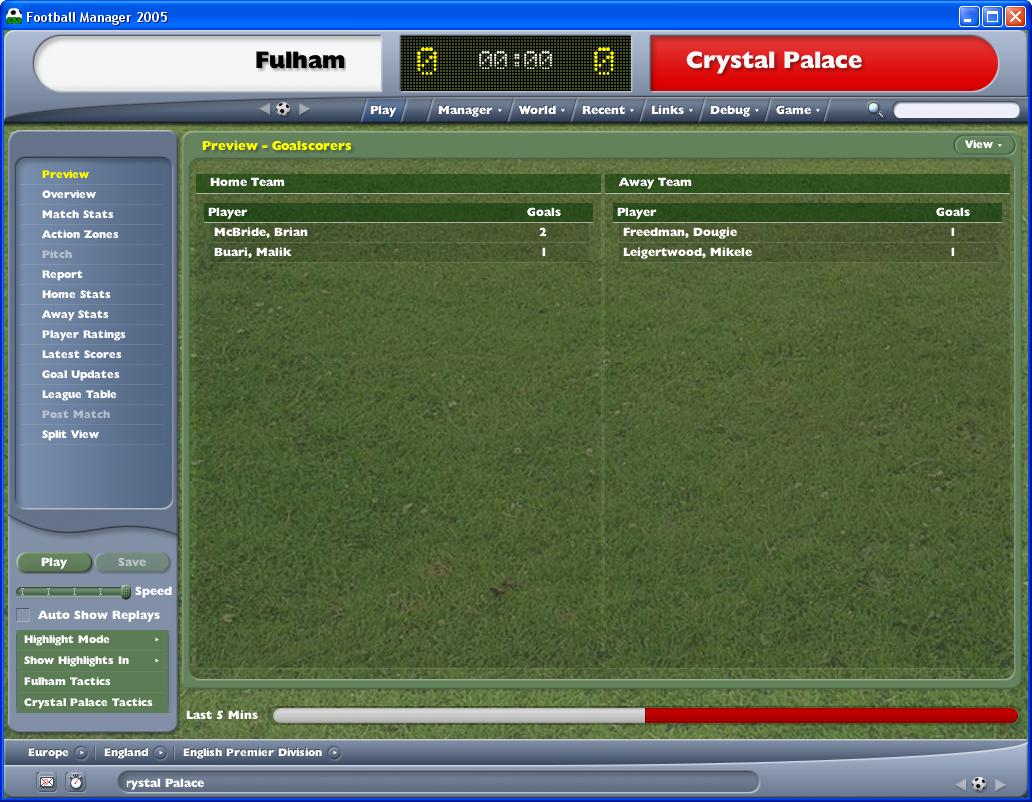Open the Manager menu in top bar
1032x802 pixels.
469,110
